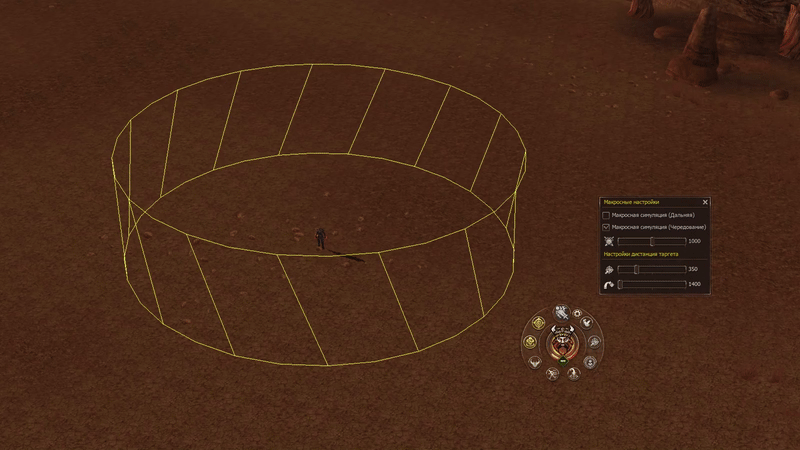Image resolution: width=800 pixels, height=450 pixels.
Task: Enable the Дальняя macro simulation checkbox
Action: click(606, 215)
